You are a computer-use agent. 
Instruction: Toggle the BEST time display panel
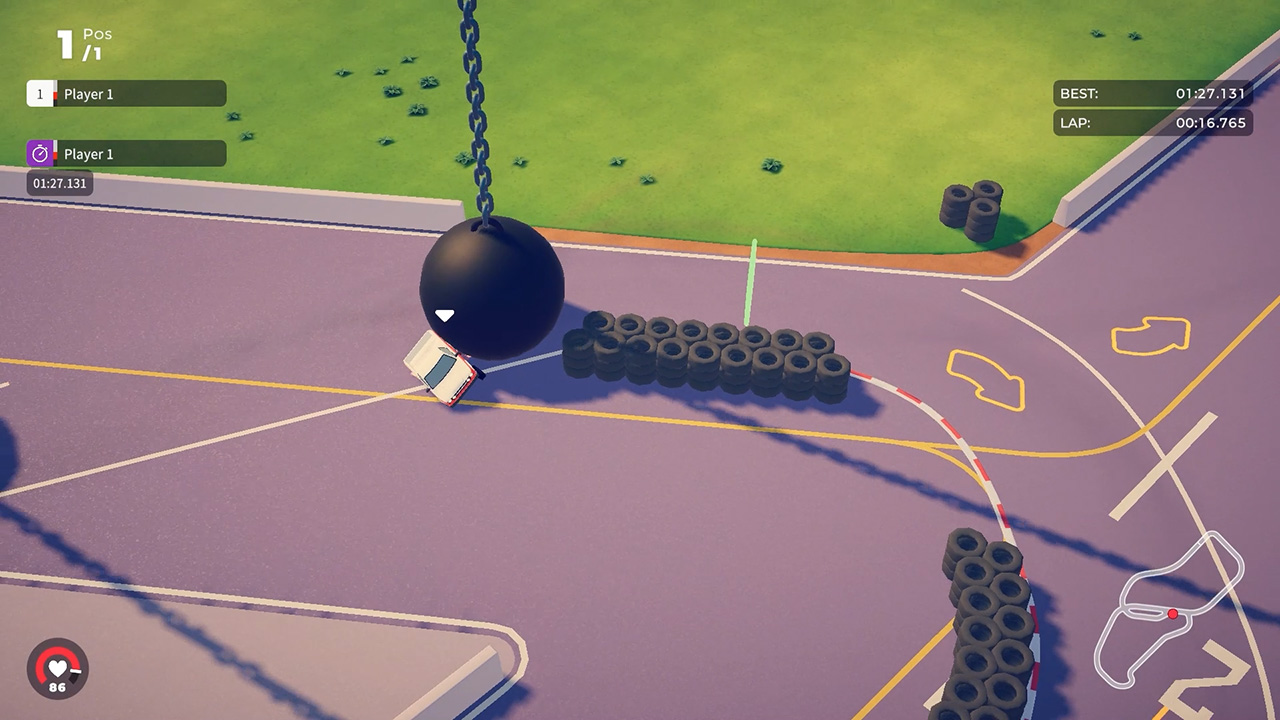point(1152,93)
